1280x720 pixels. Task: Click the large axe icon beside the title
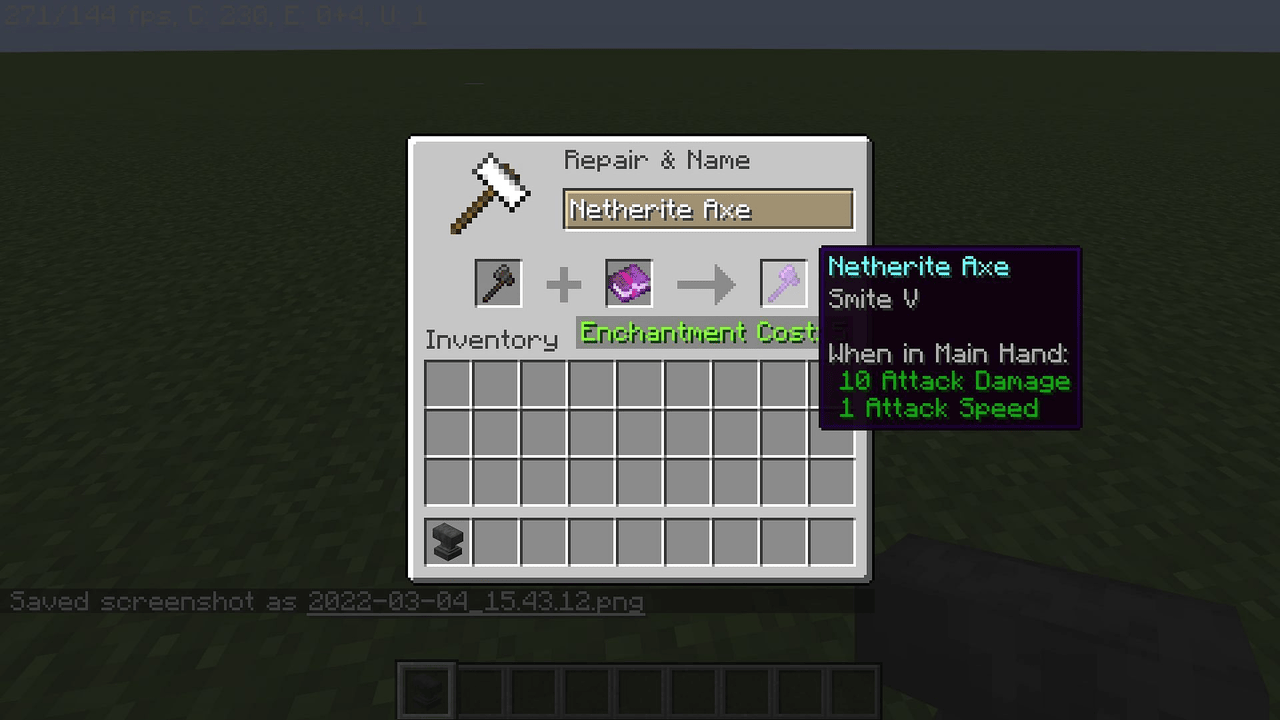(490, 192)
